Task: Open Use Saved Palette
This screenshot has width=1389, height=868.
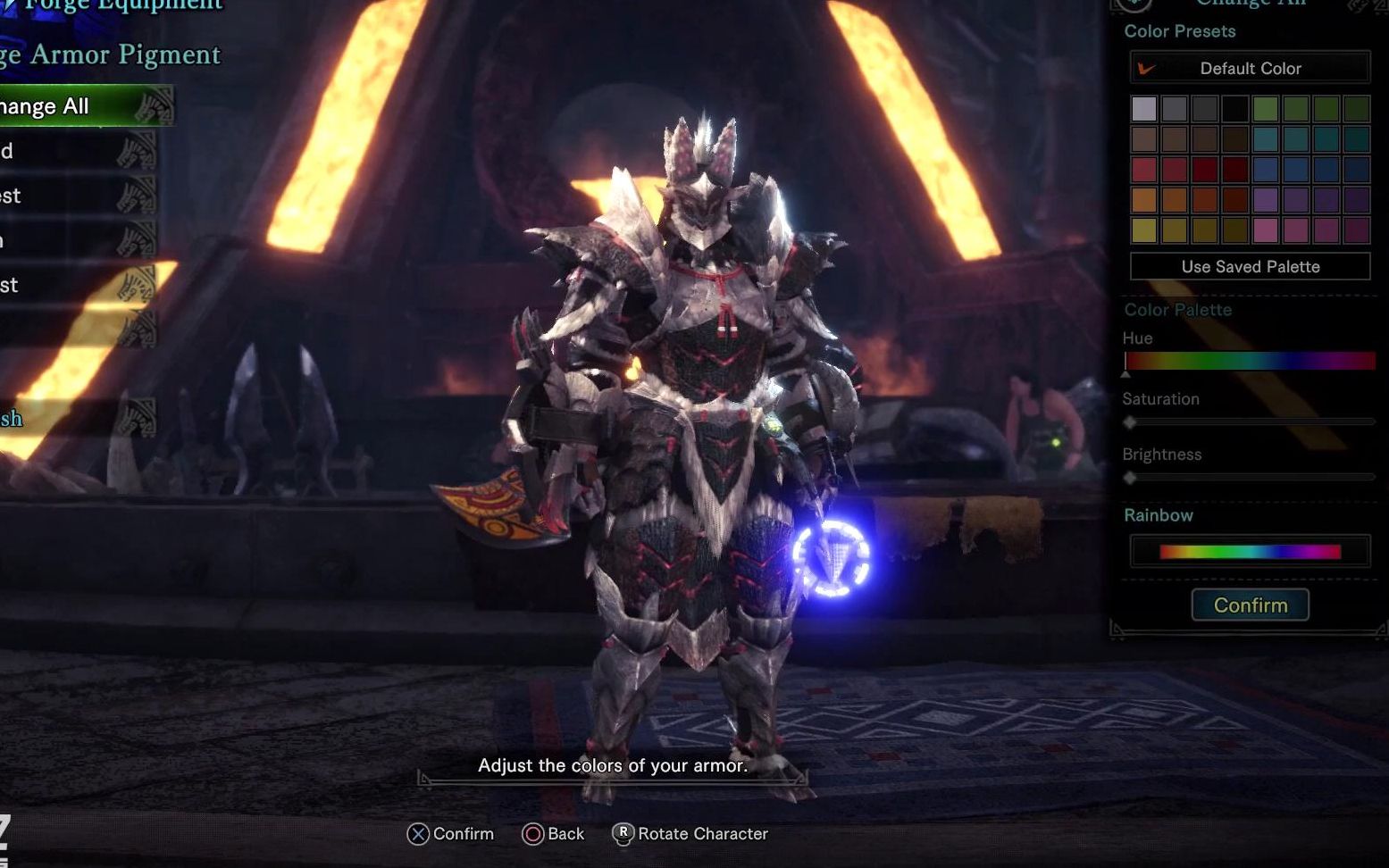Action: pos(1250,266)
